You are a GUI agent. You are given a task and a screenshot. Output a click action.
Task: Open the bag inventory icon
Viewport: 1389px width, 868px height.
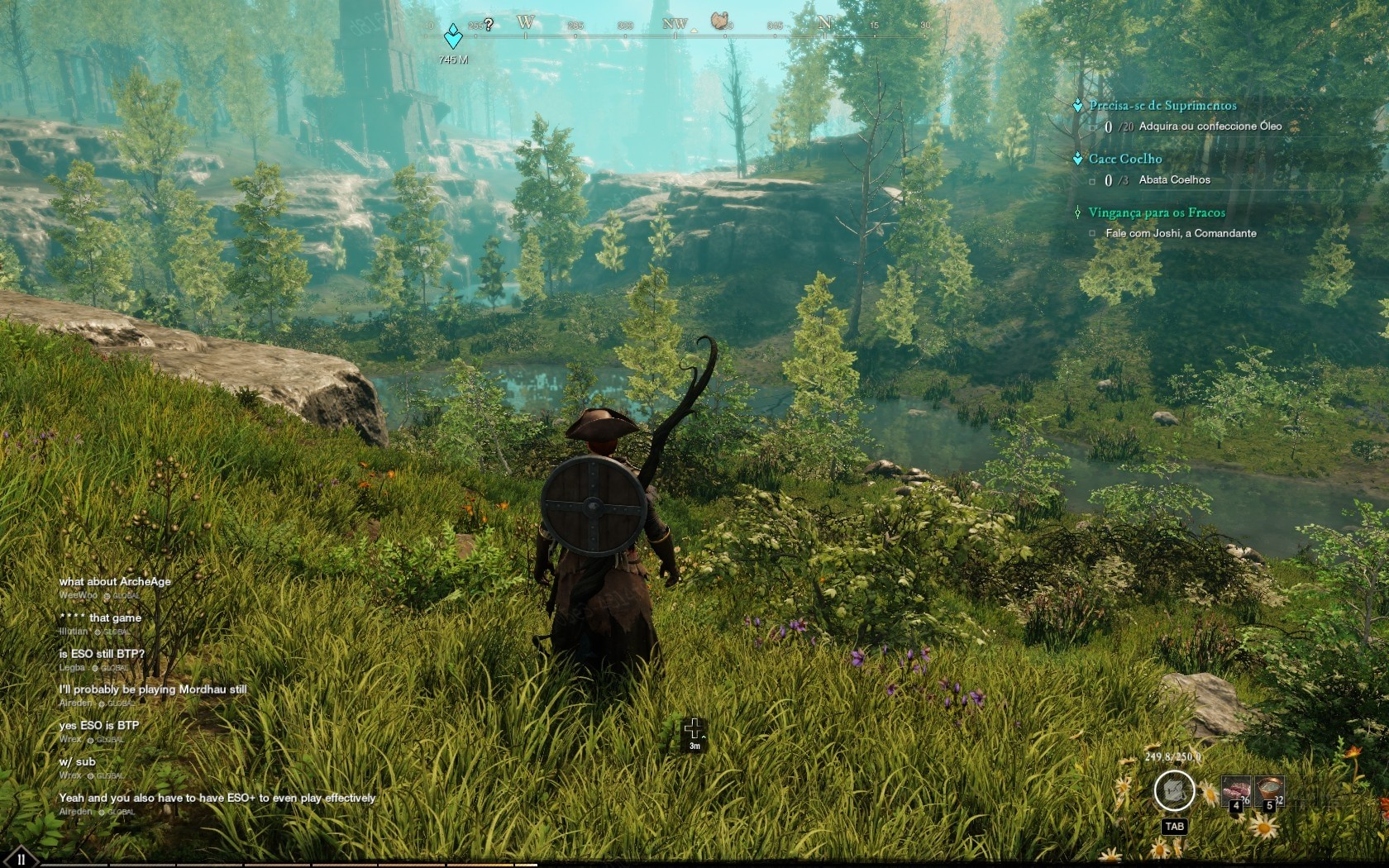(1174, 791)
